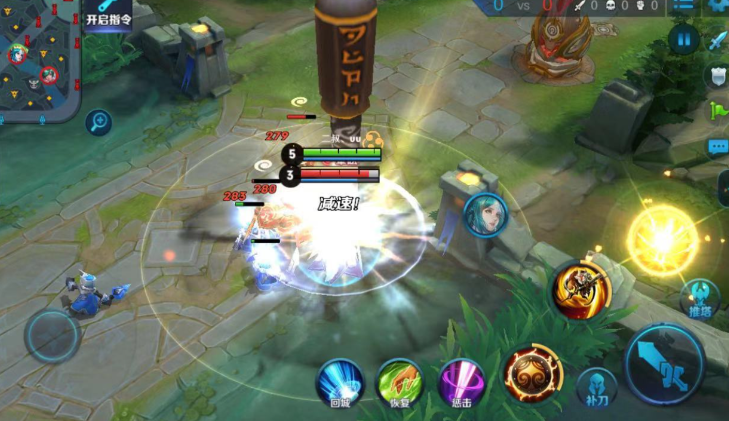Image resolution: width=729 pixels, height=421 pixels.
Task: Select the sword attack signal icon
Action: [x=718, y=42]
